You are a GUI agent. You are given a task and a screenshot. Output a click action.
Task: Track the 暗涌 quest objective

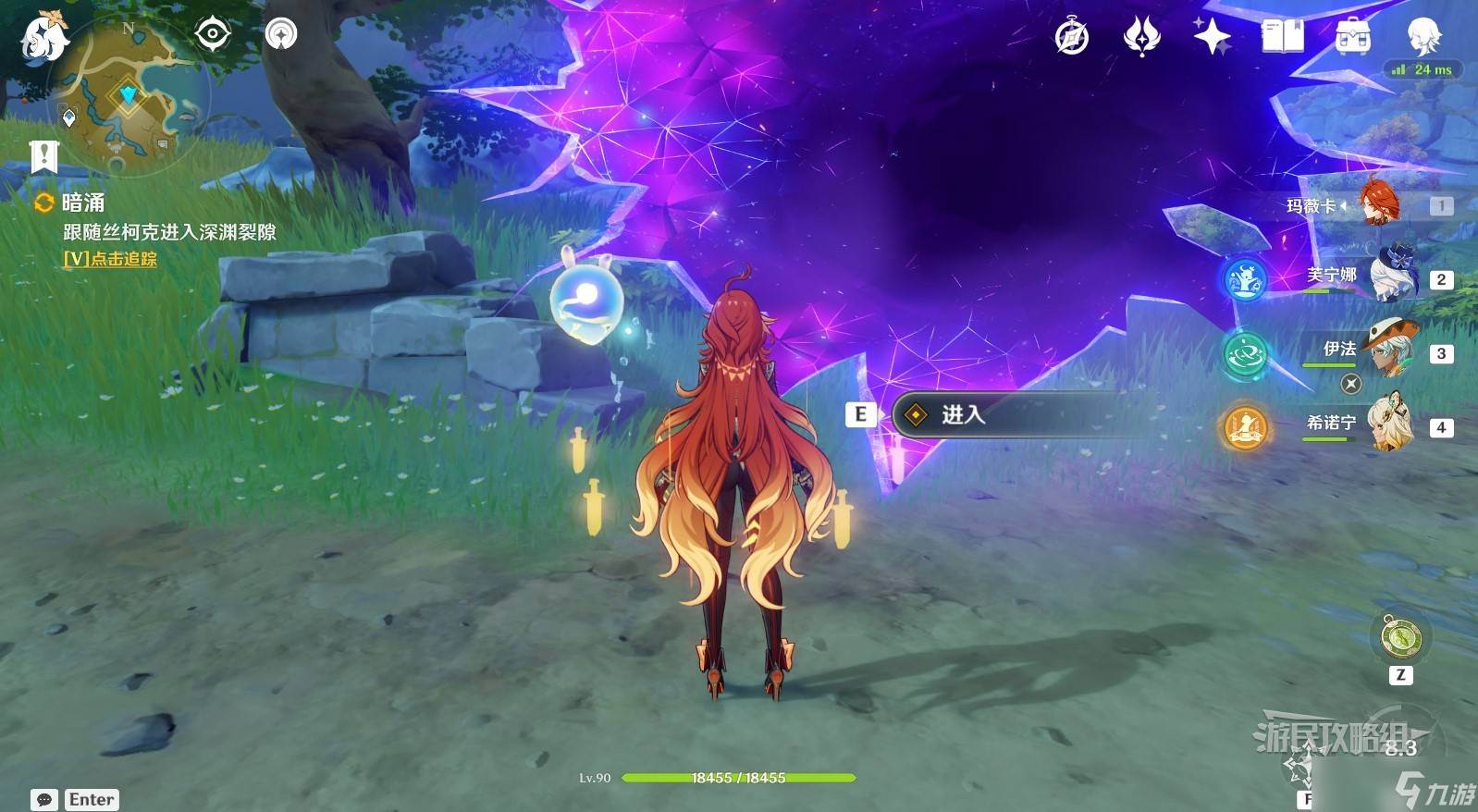[110, 259]
